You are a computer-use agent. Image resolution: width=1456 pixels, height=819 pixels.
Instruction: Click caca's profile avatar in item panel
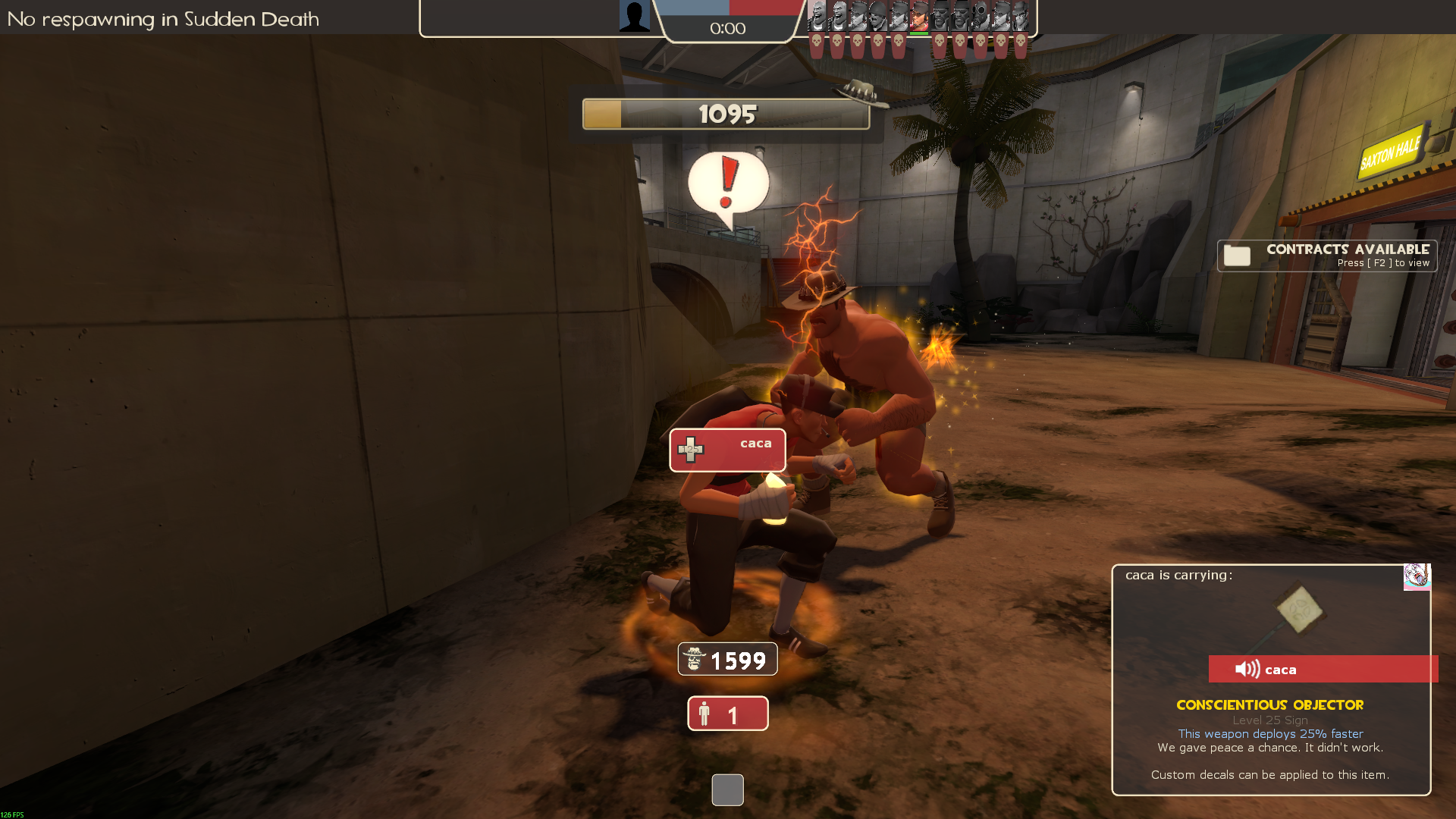click(1417, 576)
